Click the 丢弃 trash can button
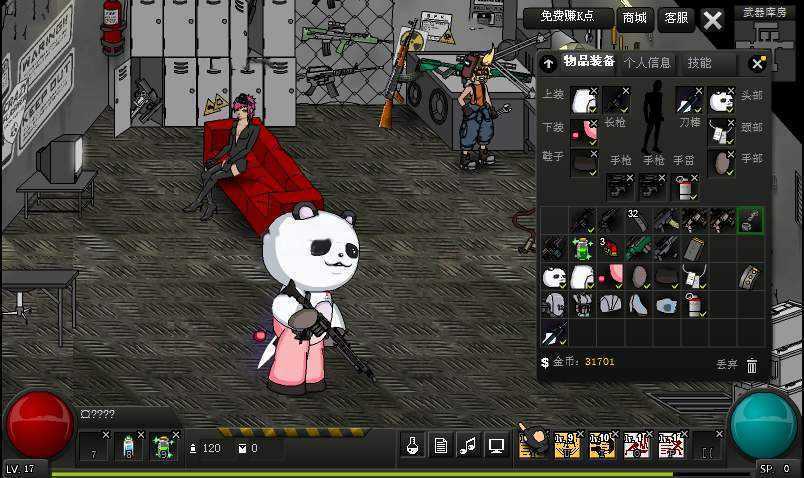The height and width of the screenshot is (478, 804). 751,365
